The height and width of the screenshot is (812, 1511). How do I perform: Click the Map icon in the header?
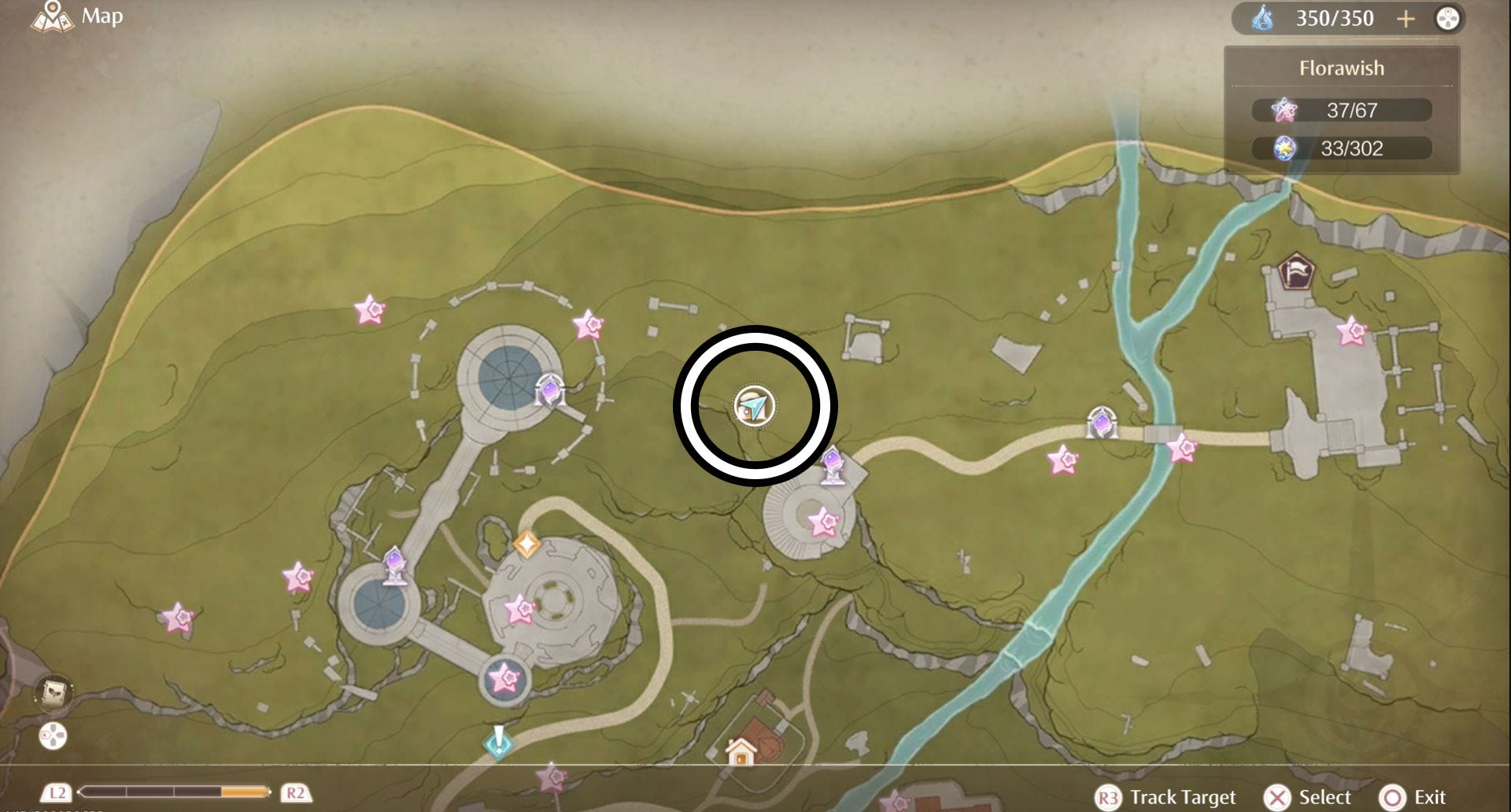click(x=53, y=17)
